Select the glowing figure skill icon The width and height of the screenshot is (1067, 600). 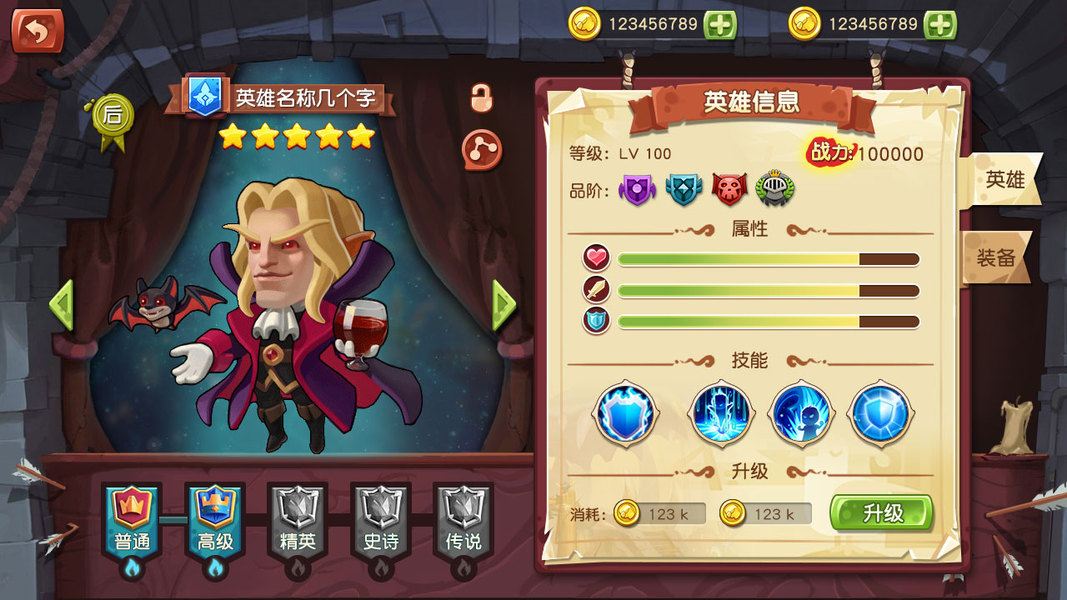click(801, 412)
